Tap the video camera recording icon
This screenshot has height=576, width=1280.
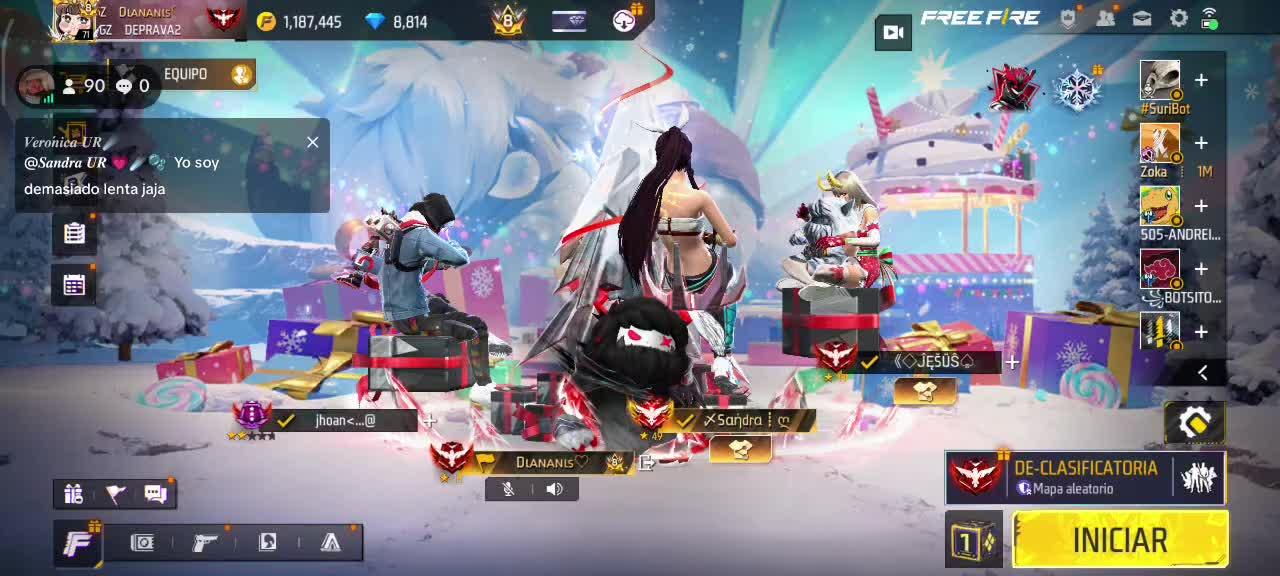[893, 32]
